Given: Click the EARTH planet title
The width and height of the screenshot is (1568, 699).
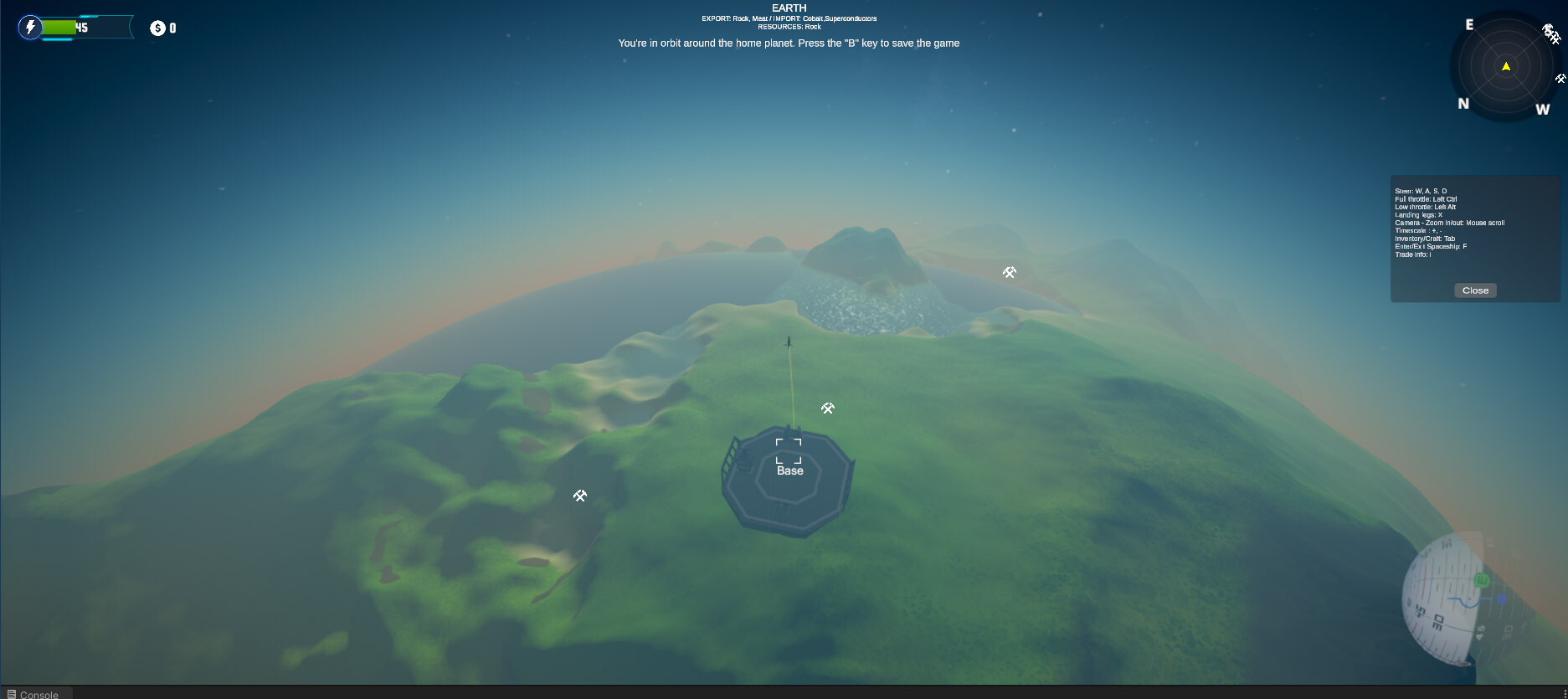Looking at the screenshot, I should pyautogui.click(x=788, y=8).
